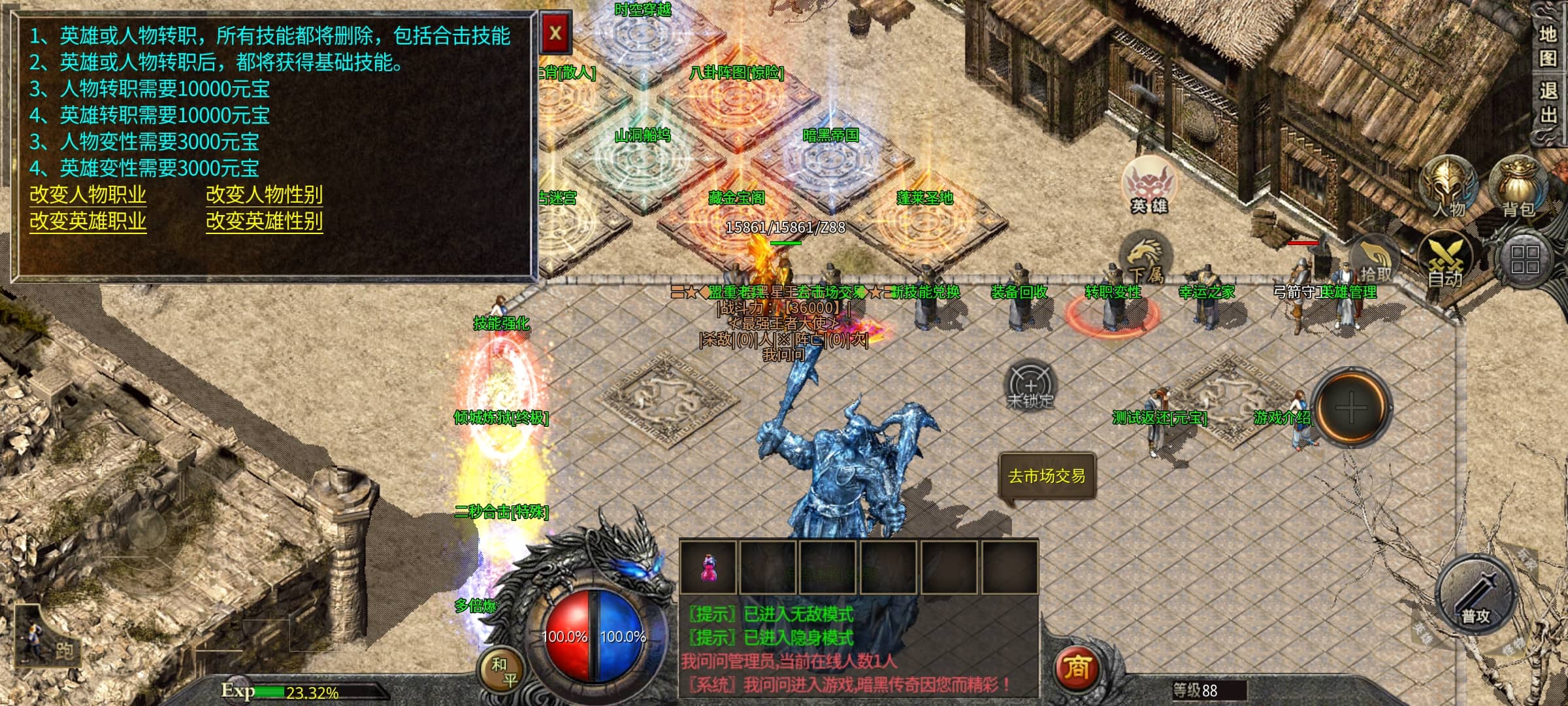
Task: Tap the 去市场交易 speech bubble
Action: (1047, 477)
